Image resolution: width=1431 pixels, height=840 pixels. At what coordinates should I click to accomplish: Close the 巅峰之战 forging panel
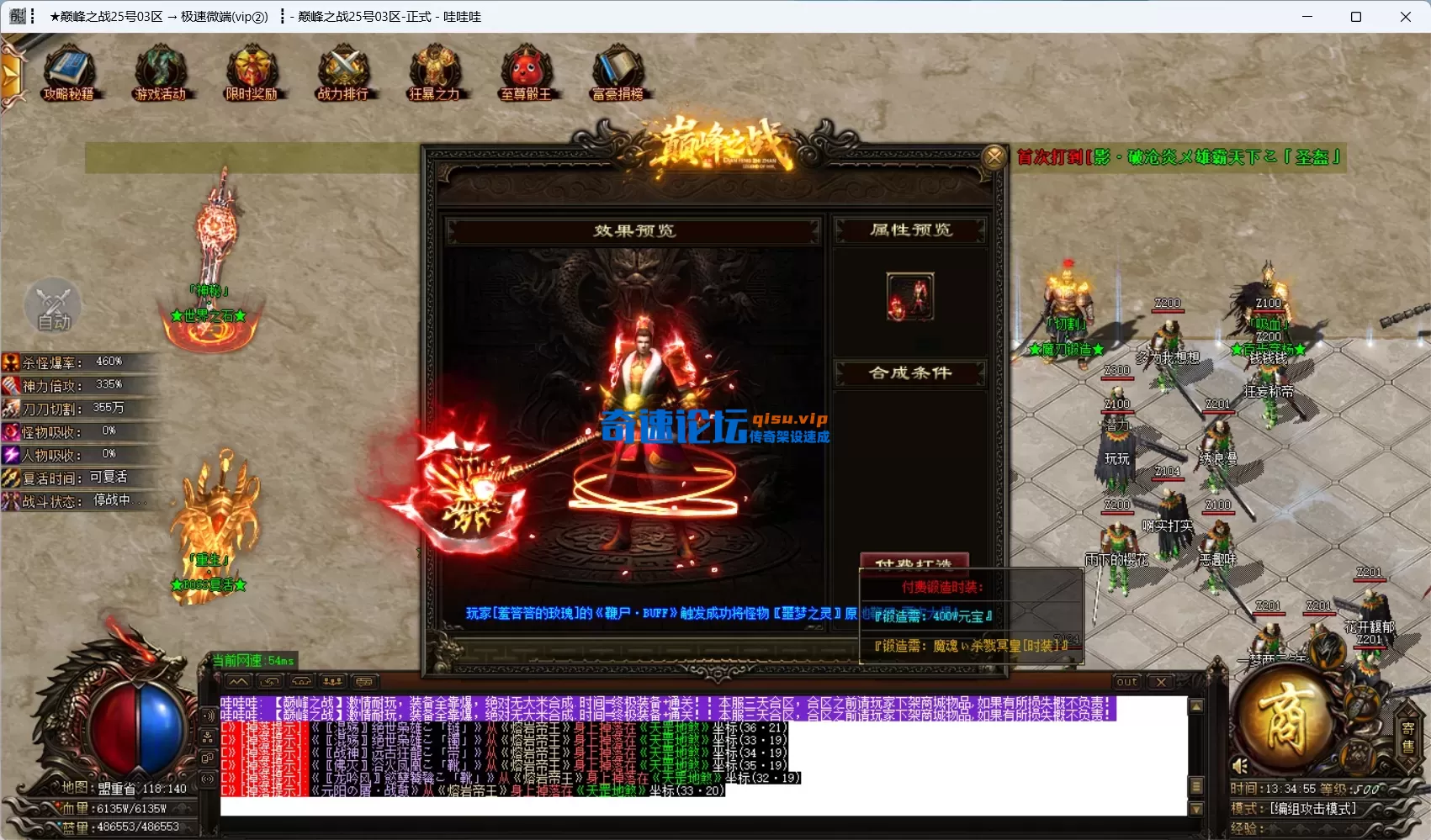pos(994,156)
